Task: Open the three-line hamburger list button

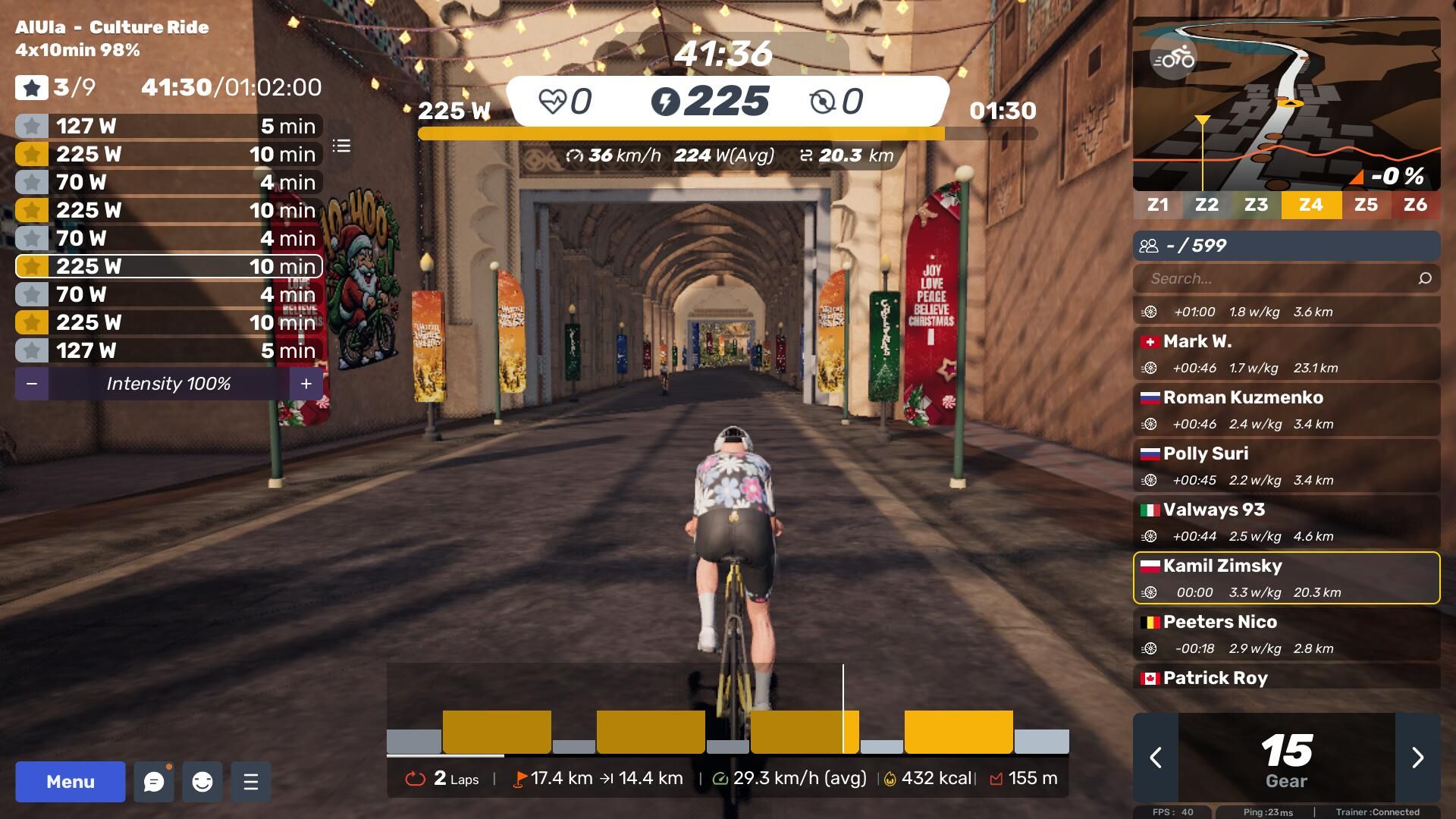Action: pyautogui.click(x=251, y=782)
